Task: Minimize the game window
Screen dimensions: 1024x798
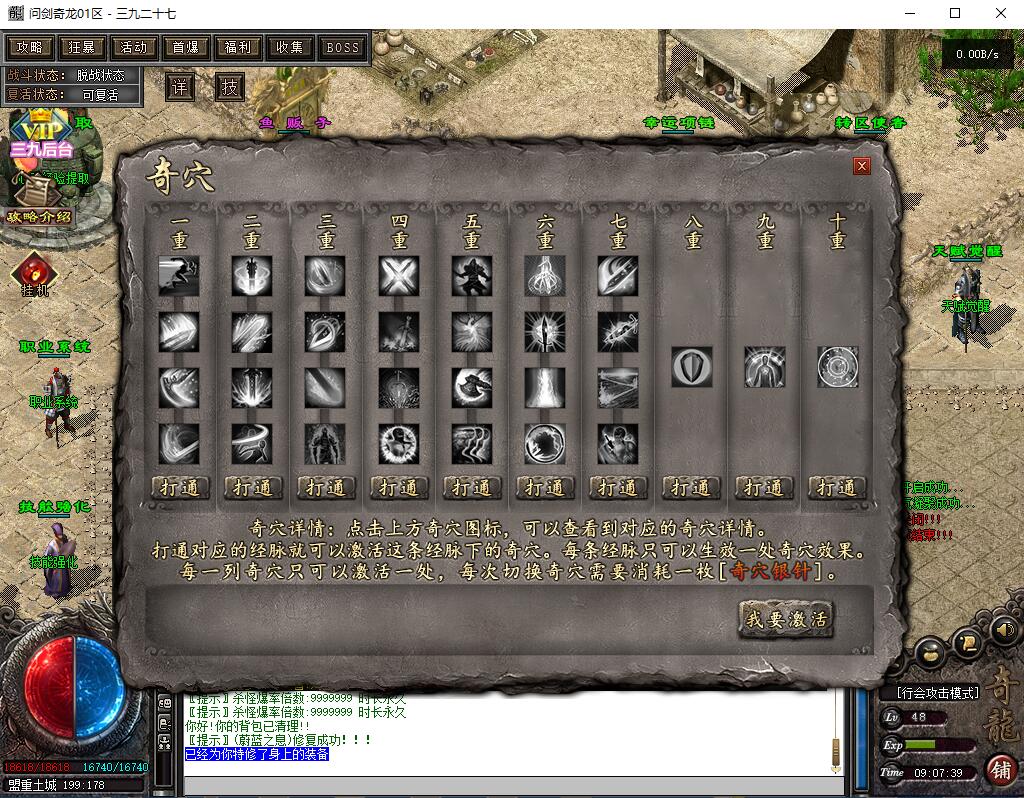Action: [910, 14]
